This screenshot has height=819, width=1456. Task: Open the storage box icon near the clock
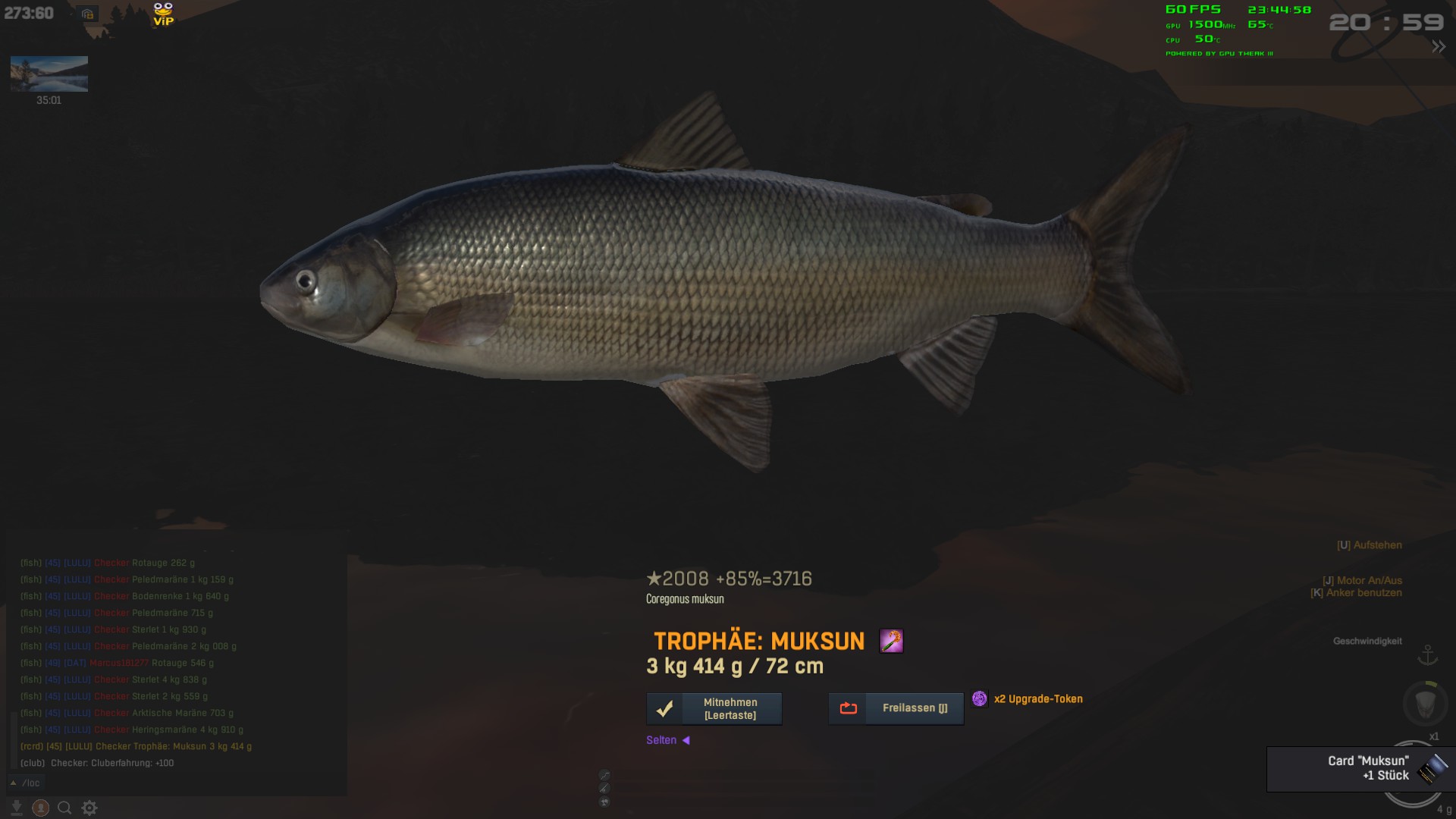click(x=87, y=14)
